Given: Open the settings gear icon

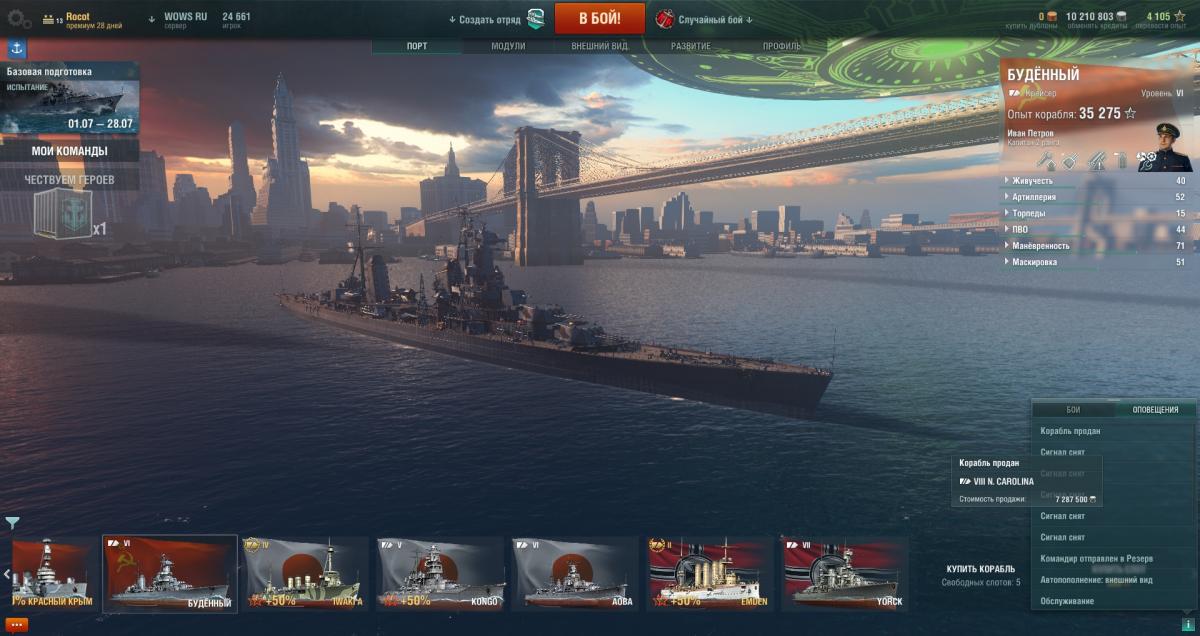Looking at the screenshot, I should 19,18.
